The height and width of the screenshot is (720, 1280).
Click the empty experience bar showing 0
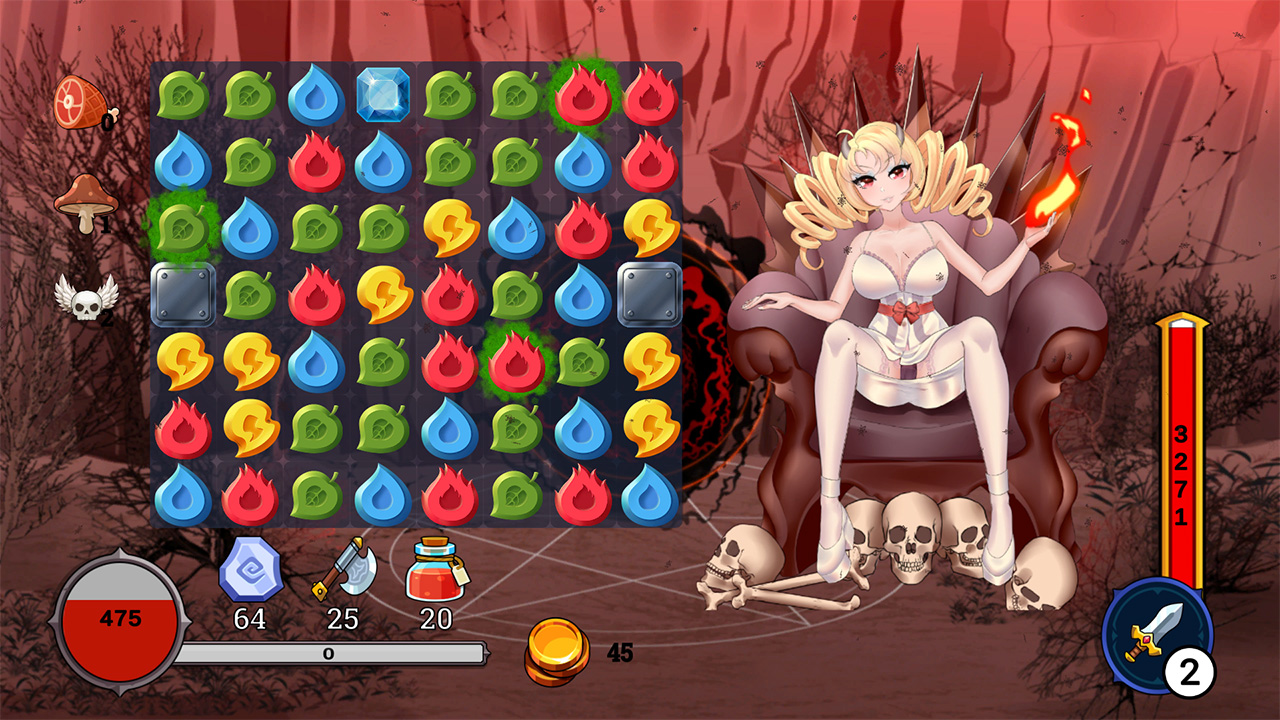tap(330, 655)
